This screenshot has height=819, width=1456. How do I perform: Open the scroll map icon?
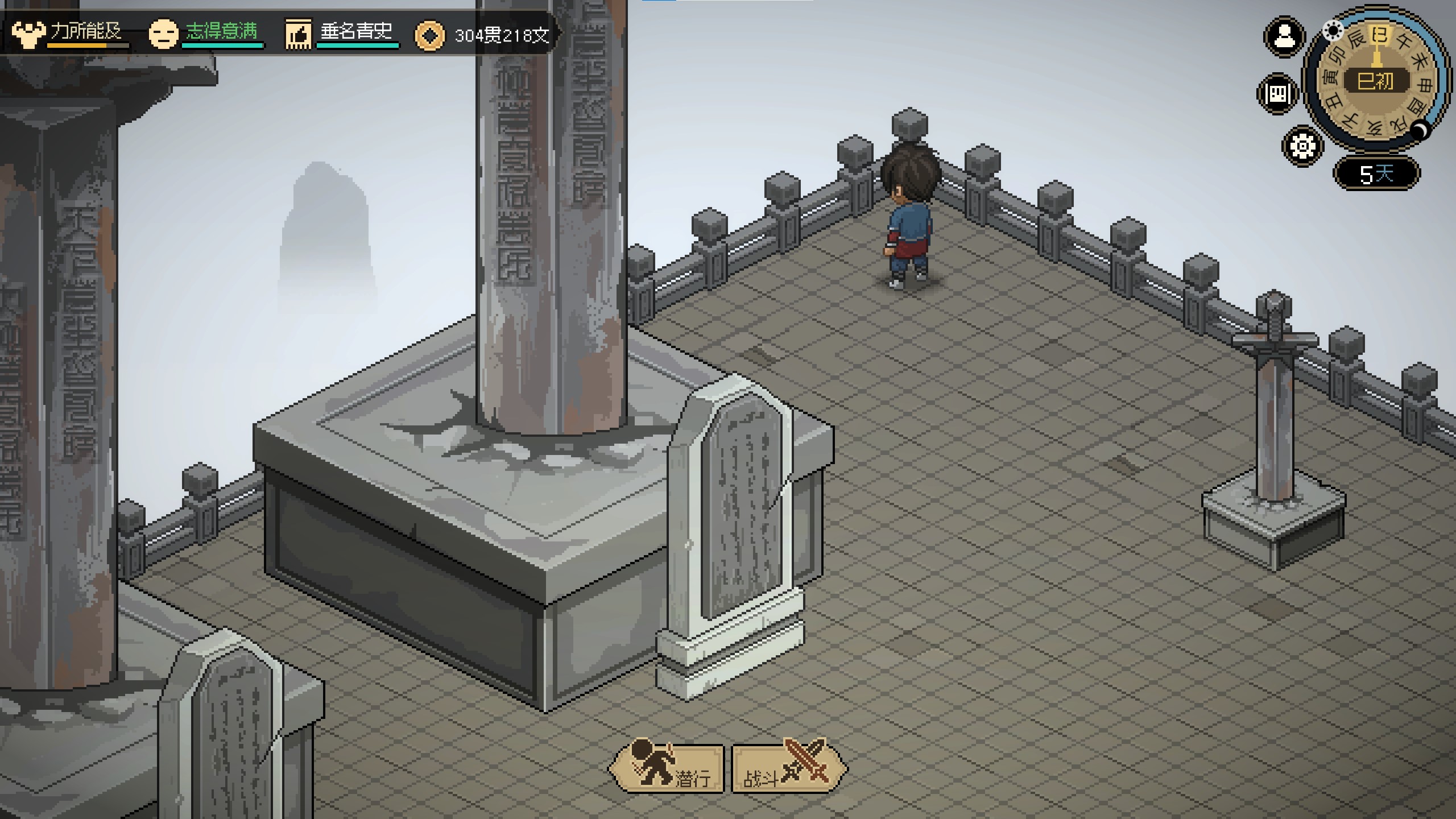pyautogui.click(x=1277, y=93)
